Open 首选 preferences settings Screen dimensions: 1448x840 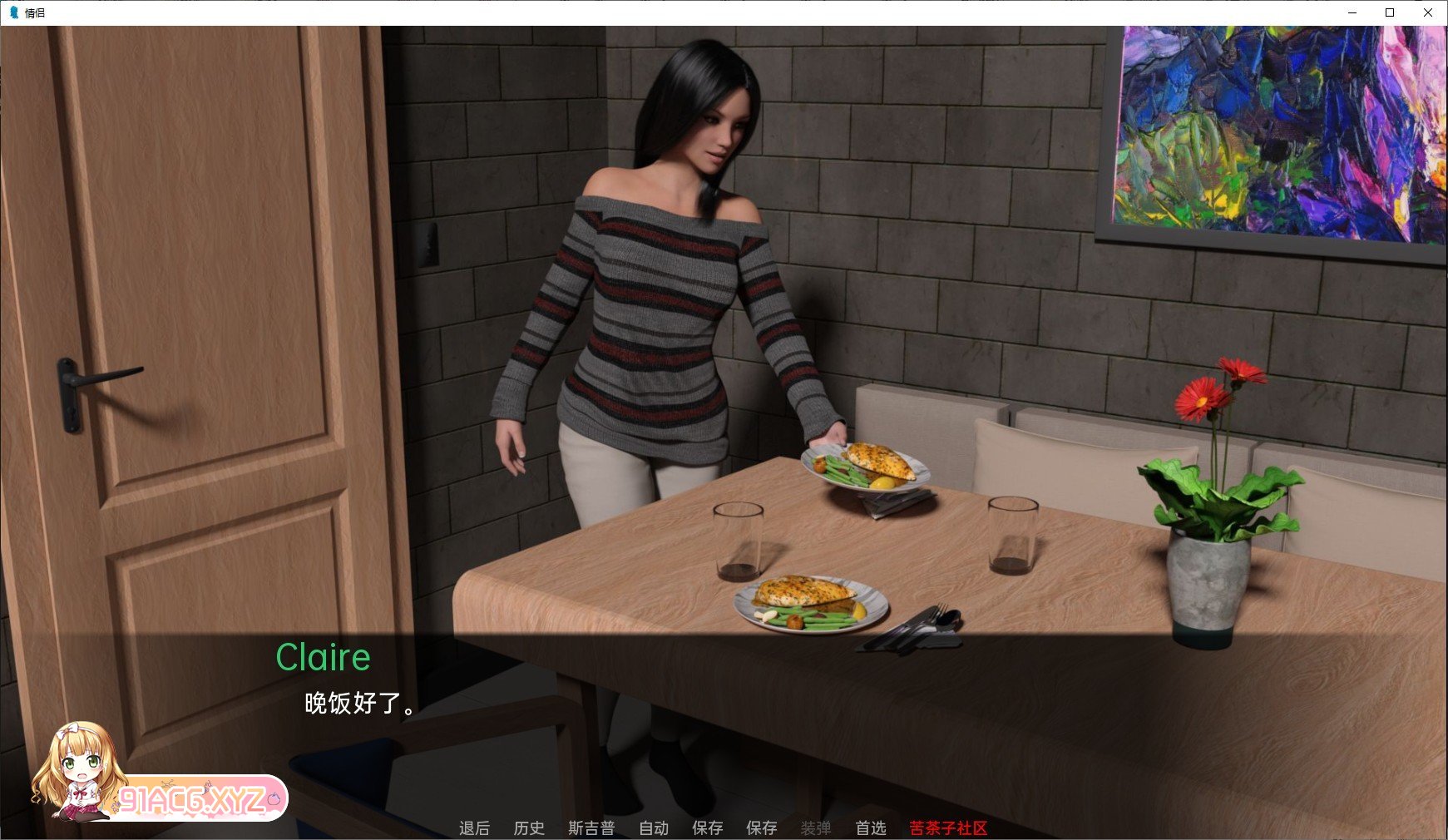[x=869, y=828]
